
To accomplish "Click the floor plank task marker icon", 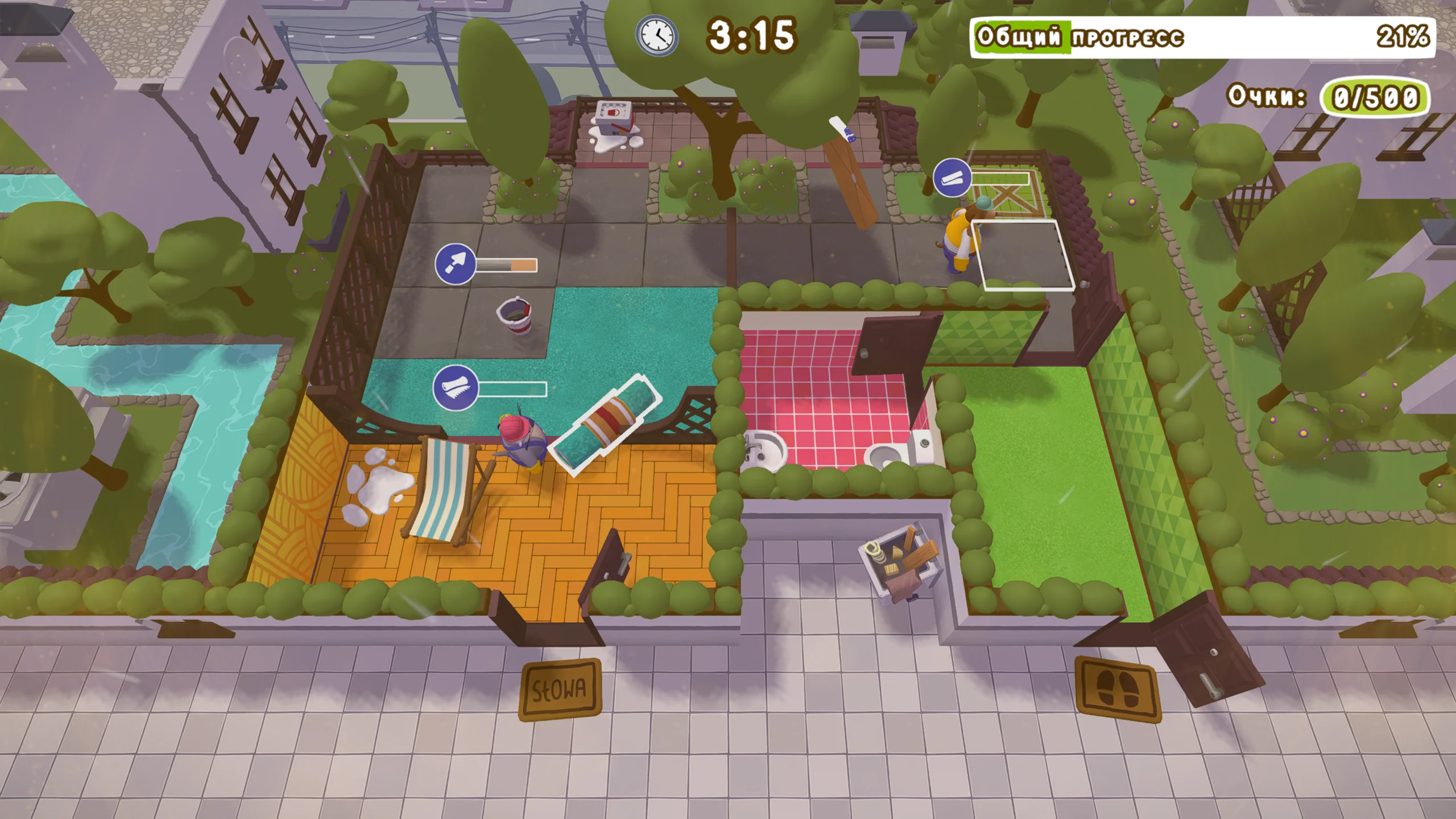I will 952,178.
